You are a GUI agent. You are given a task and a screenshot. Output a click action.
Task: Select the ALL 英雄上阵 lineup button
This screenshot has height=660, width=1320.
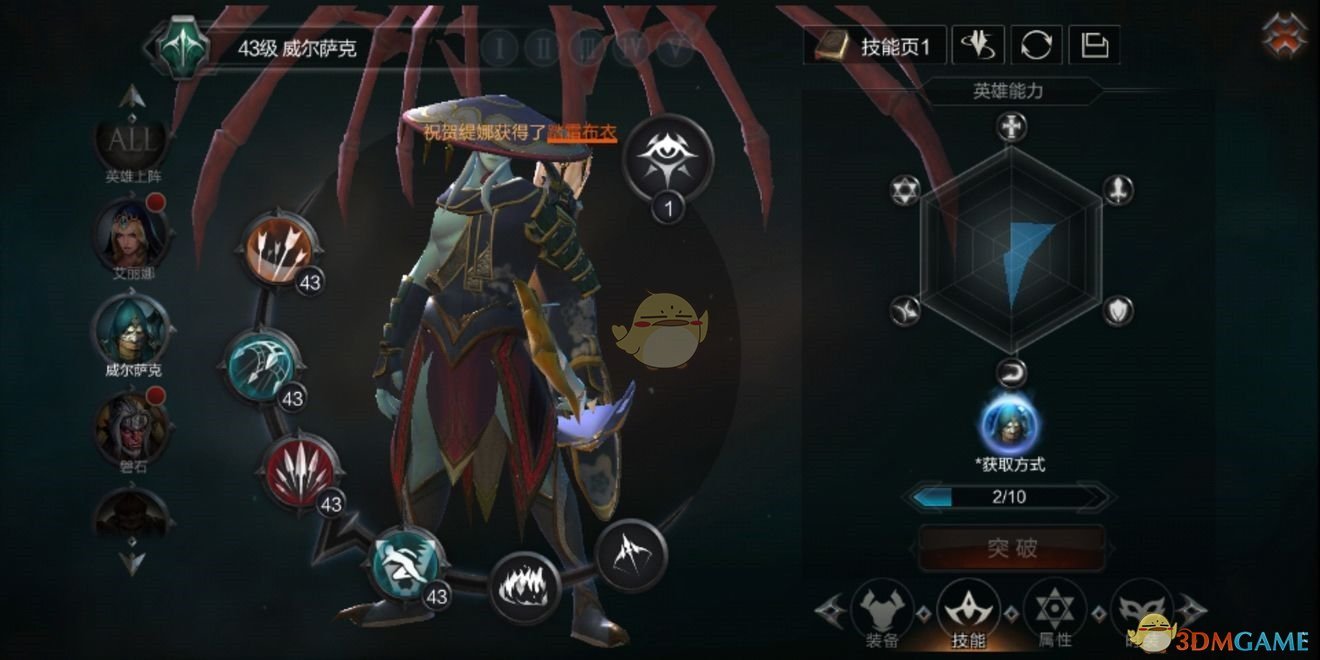click(x=133, y=143)
